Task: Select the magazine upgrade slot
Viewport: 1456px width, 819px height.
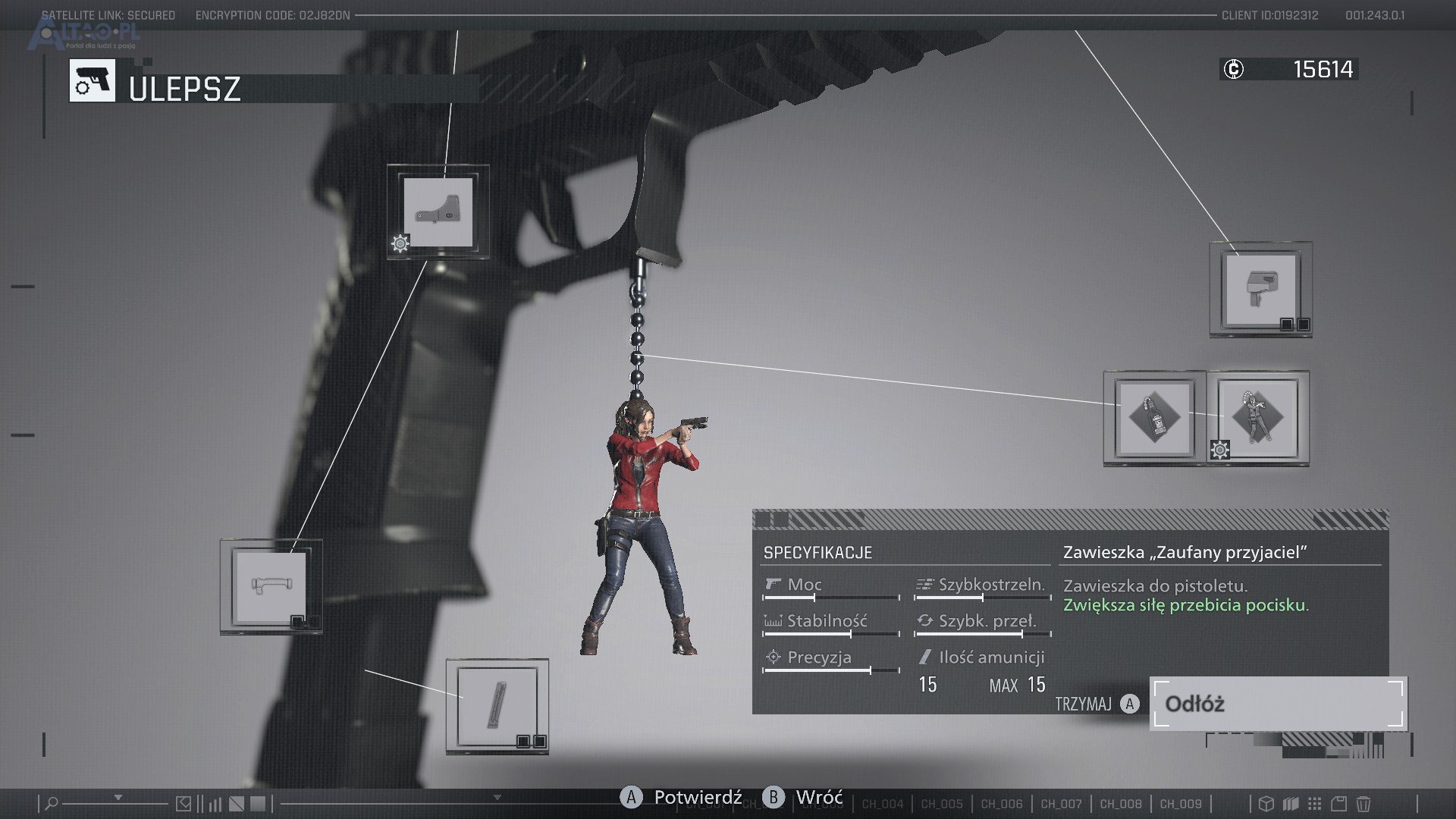Action: point(497,706)
